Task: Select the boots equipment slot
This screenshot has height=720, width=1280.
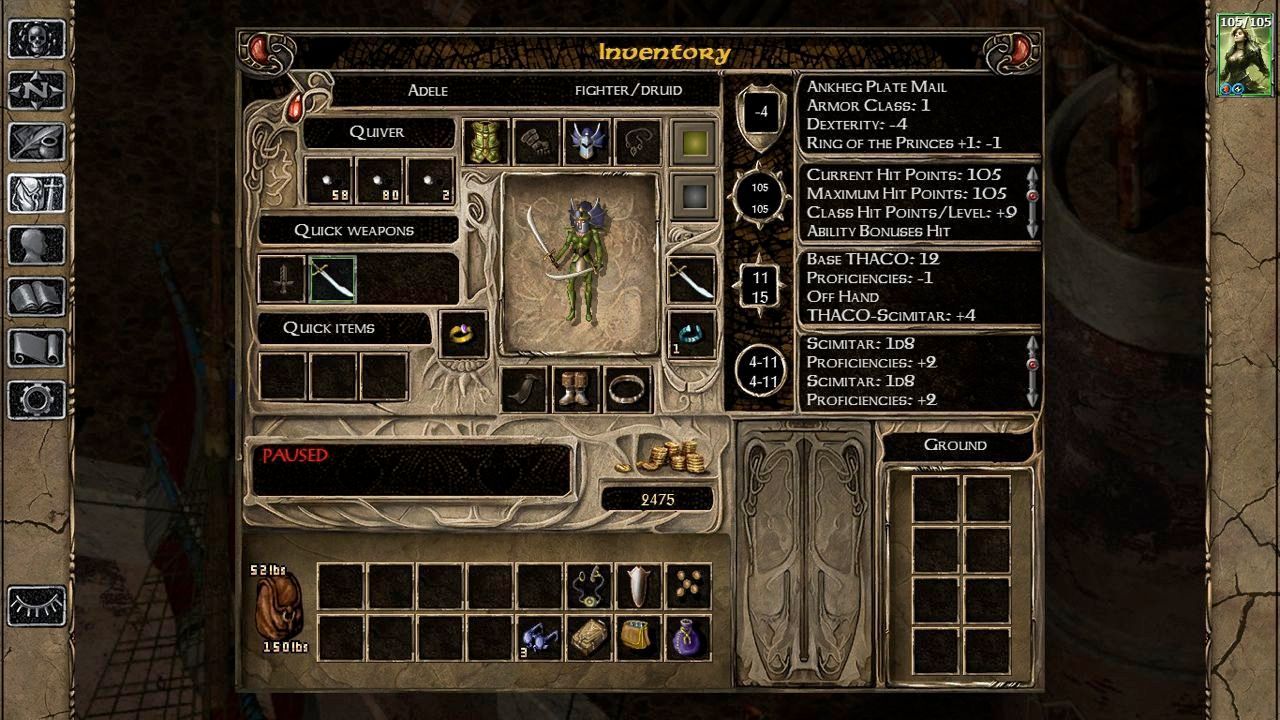Action: click(576, 389)
